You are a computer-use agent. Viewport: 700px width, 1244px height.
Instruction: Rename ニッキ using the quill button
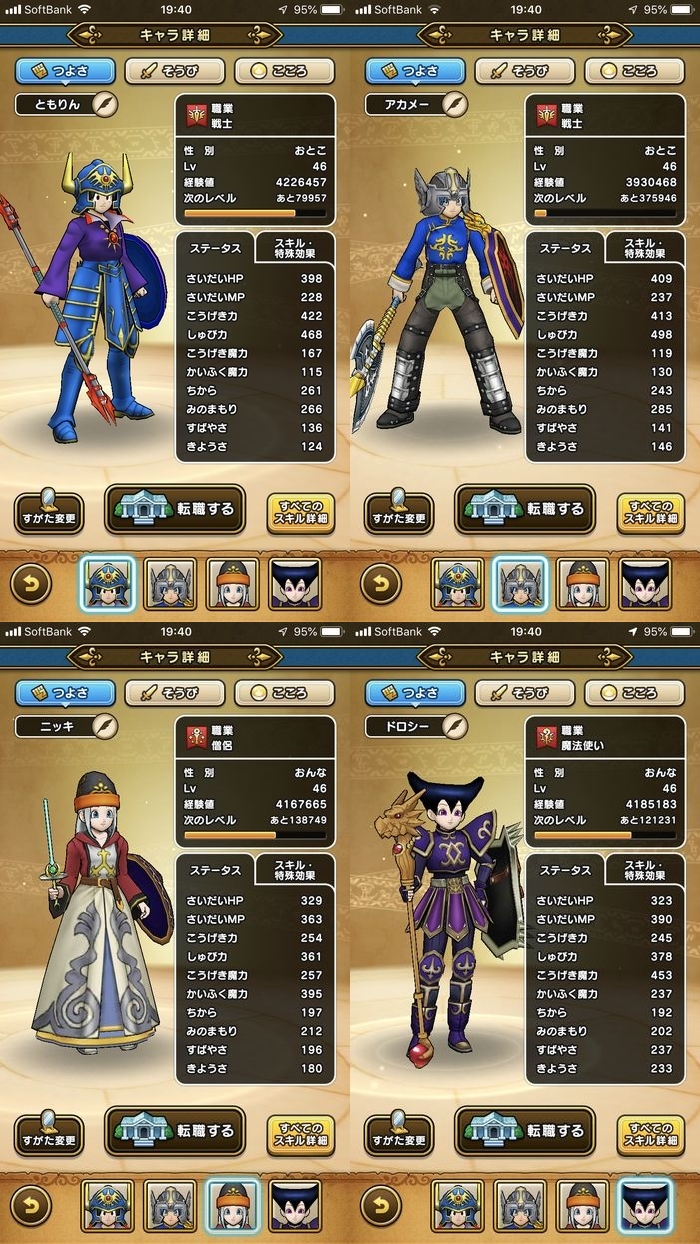104,726
